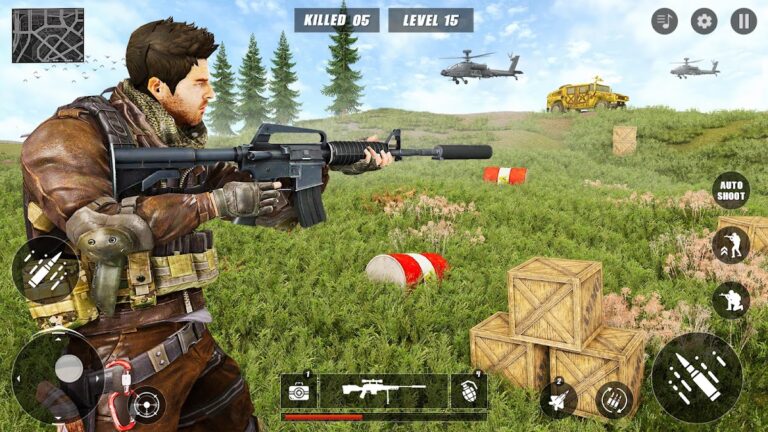Open the minimap
This screenshot has width=768, height=432.
48,35
